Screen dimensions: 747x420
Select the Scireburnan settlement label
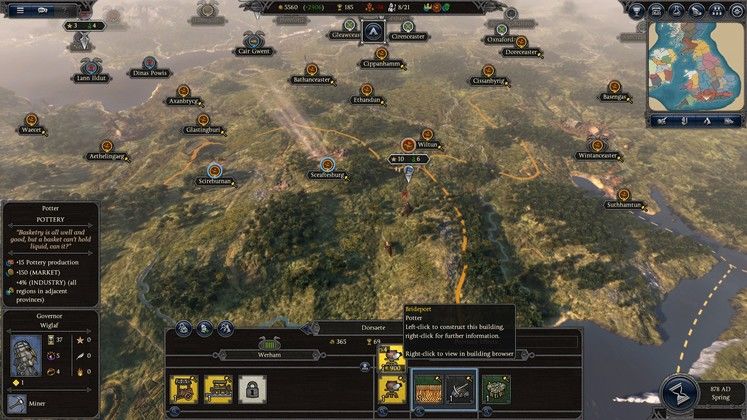point(215,181)
